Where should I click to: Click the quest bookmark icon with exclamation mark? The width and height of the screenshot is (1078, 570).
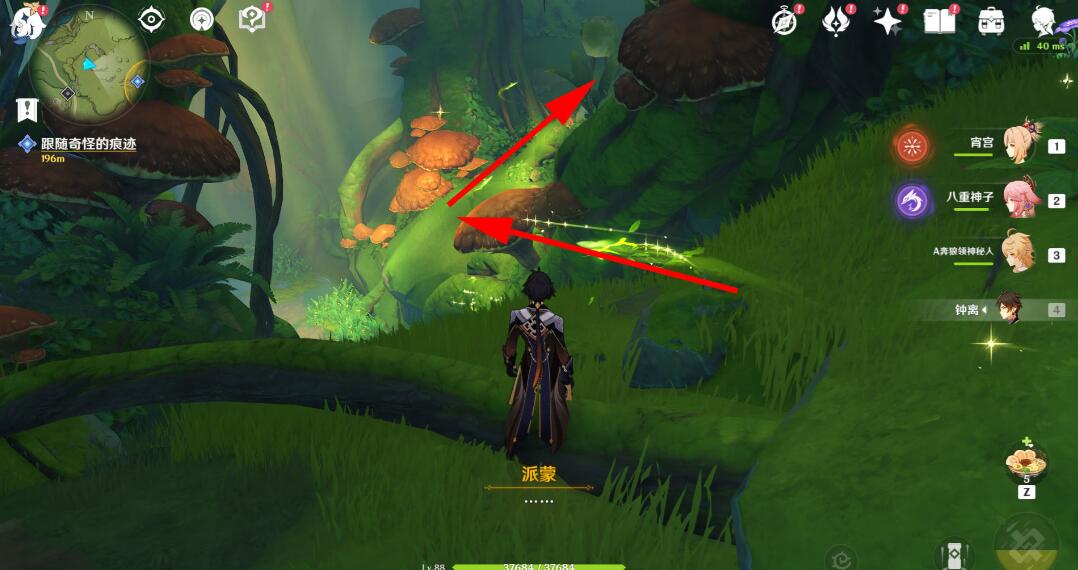coord(27,110)
